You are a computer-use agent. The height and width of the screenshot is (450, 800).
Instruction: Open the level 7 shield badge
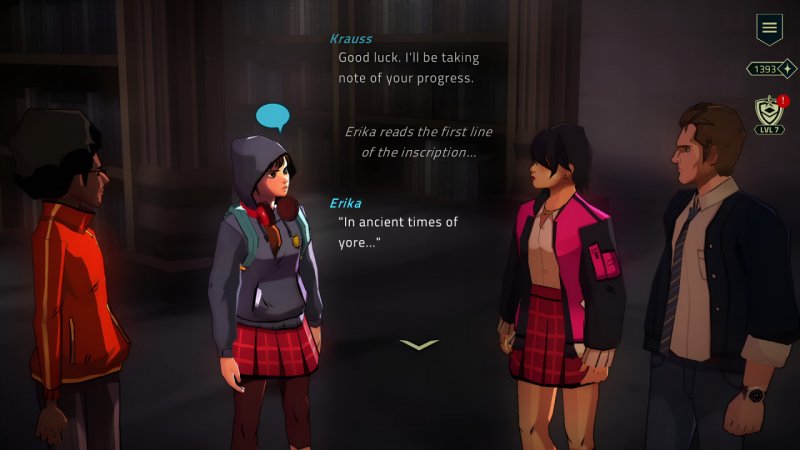coord(769,113)
